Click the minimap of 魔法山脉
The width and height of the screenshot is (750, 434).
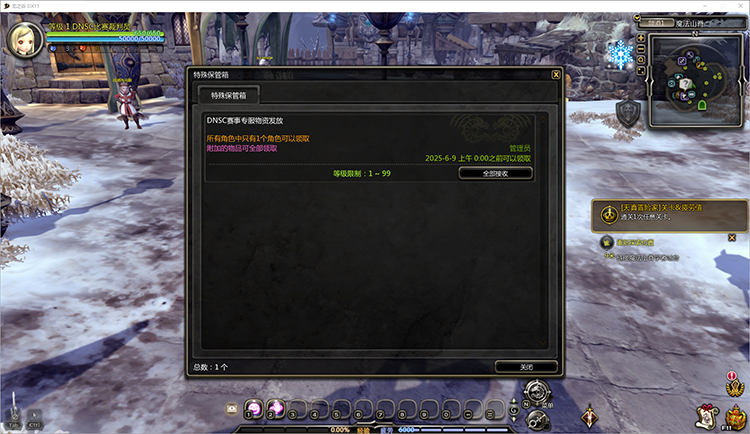(x=694, y=84)
